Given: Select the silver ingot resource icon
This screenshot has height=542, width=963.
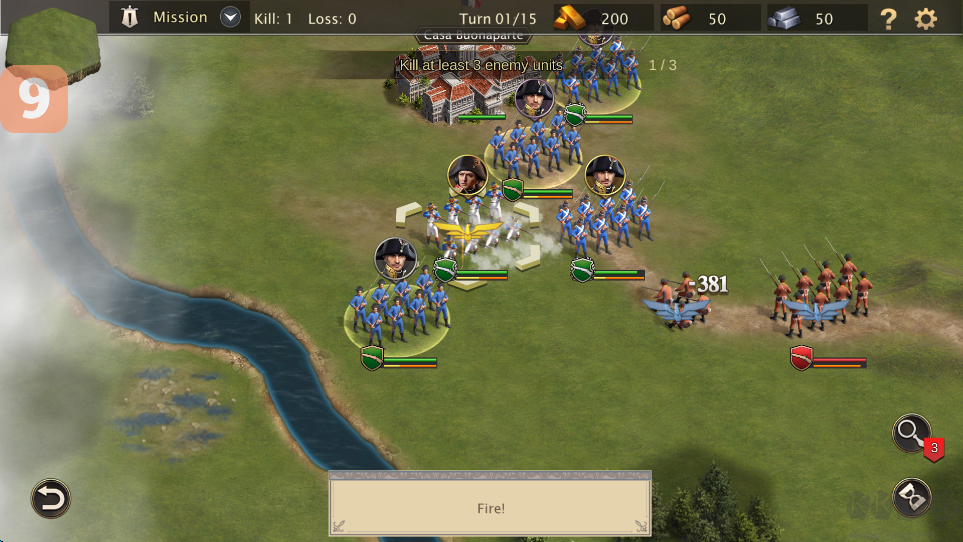Looking at the screenshot, I should (x=784, y=18).
